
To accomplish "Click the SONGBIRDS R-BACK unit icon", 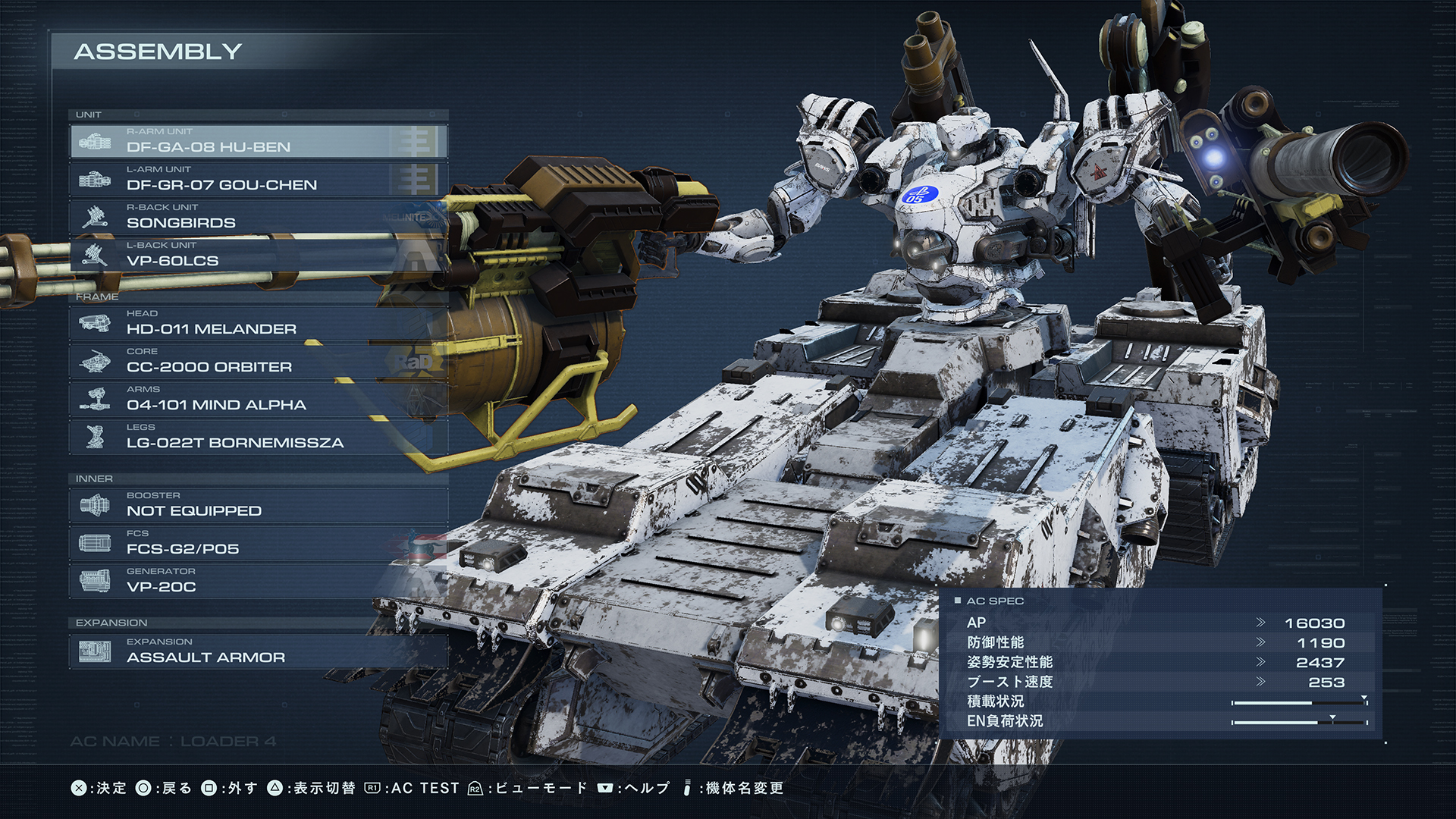I will (96, 217).
